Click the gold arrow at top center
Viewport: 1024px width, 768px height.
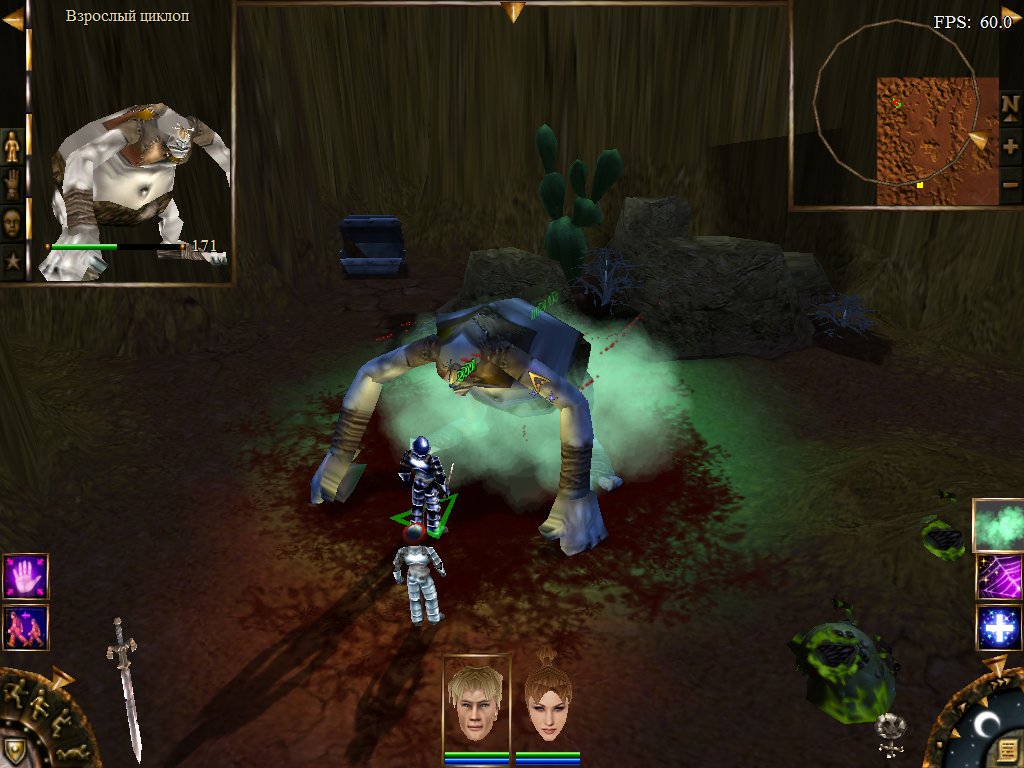pyautogui.click(x=513, y=12)
